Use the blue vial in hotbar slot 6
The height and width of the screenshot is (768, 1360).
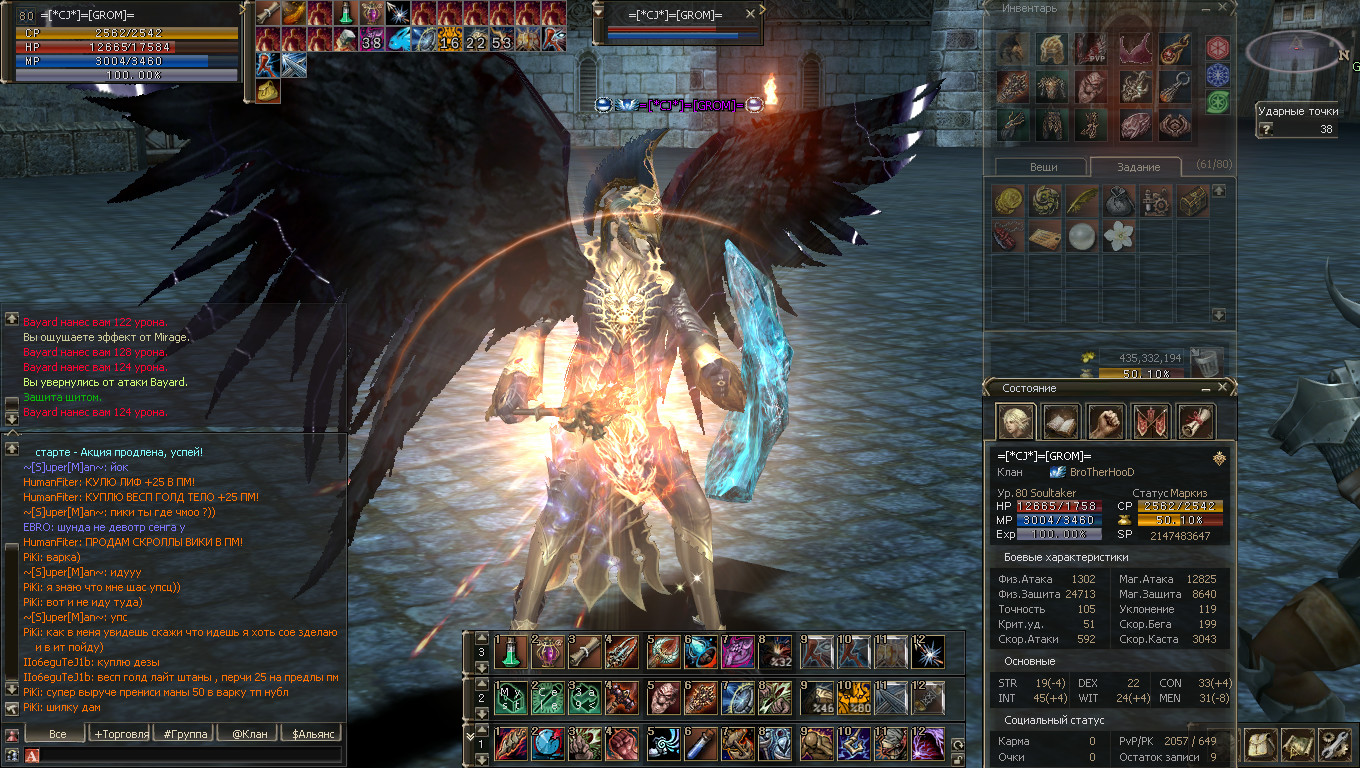700,744
